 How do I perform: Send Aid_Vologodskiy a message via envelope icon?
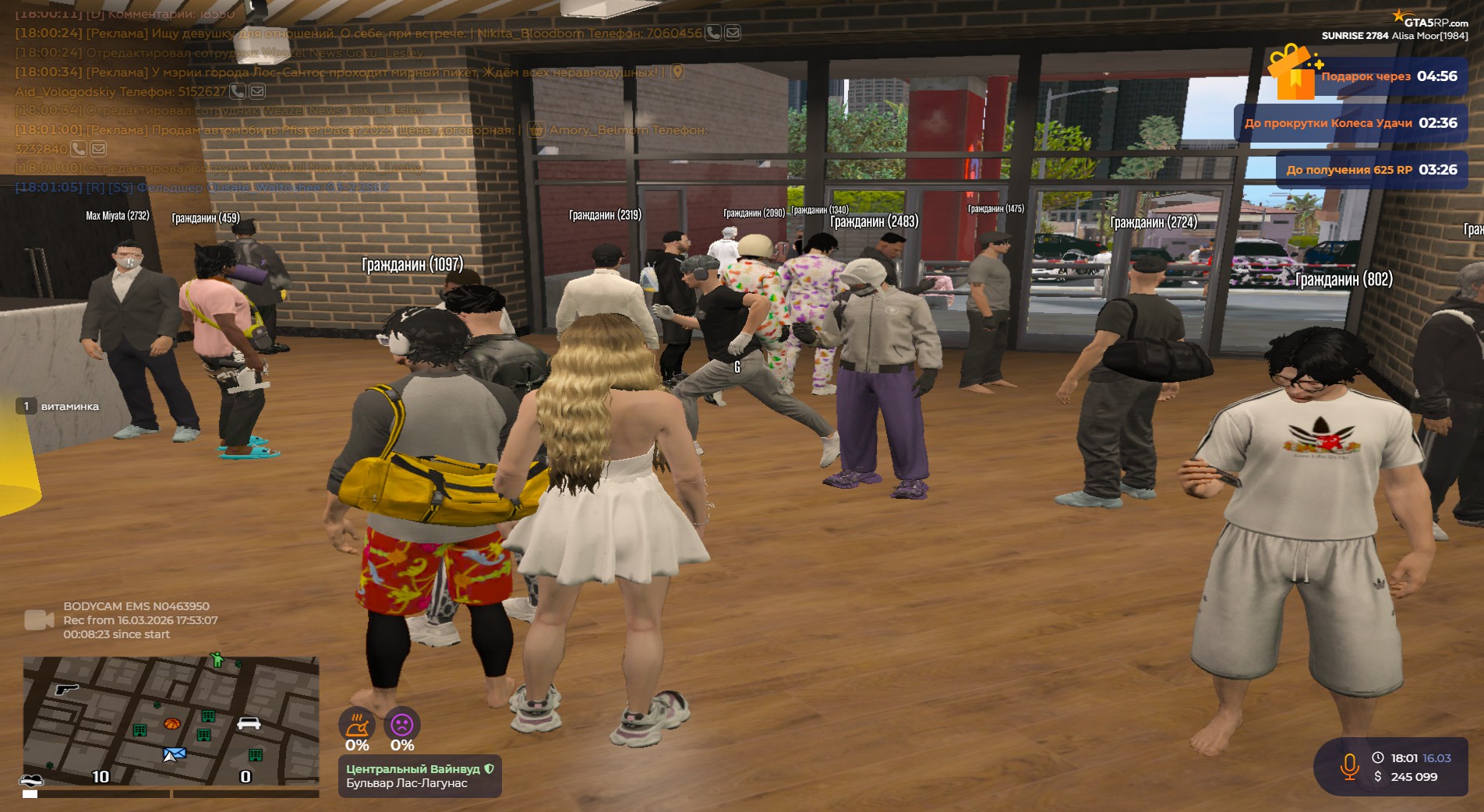(257, 91)
